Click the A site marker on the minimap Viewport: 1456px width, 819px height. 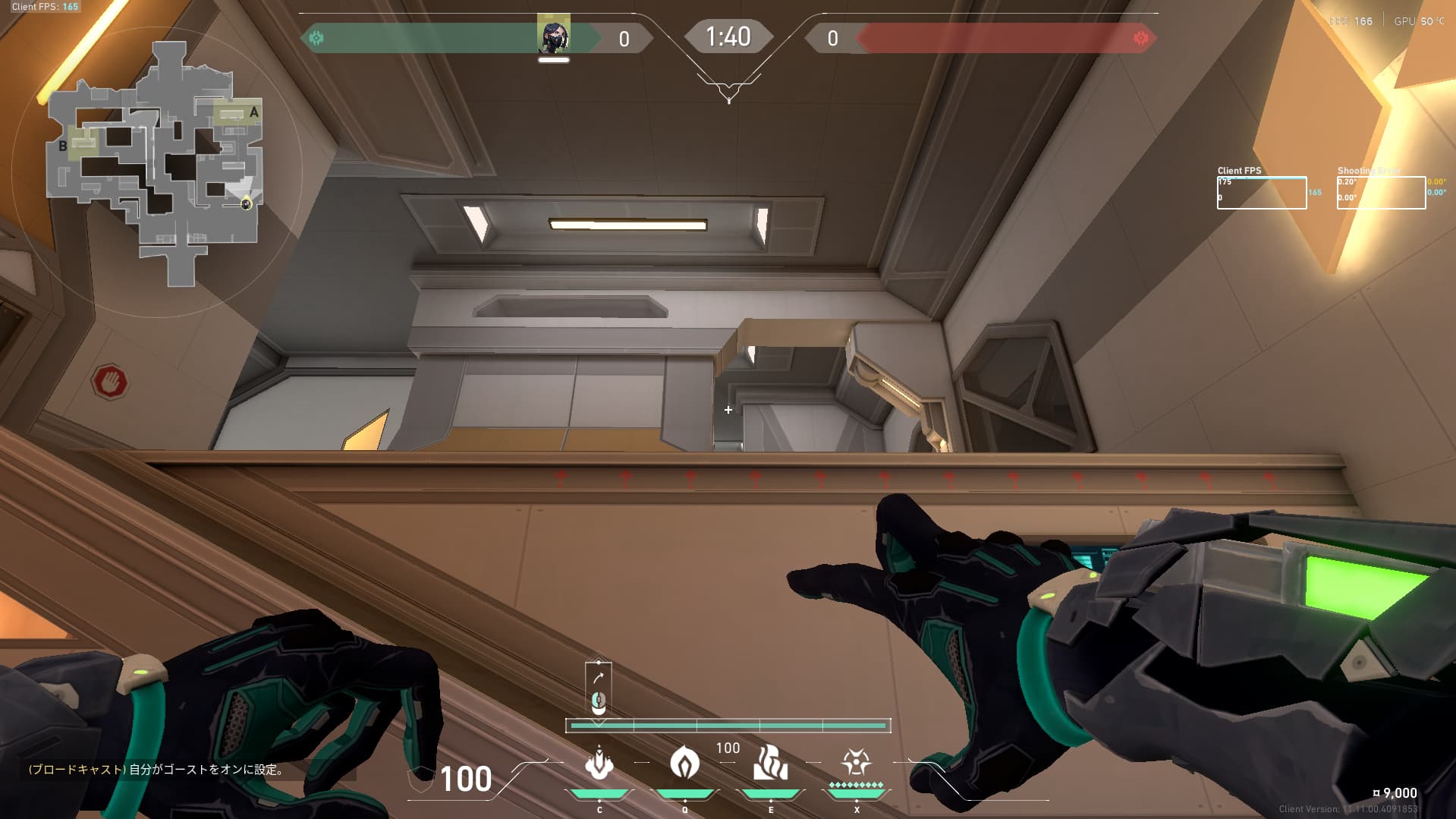point(254,112)
